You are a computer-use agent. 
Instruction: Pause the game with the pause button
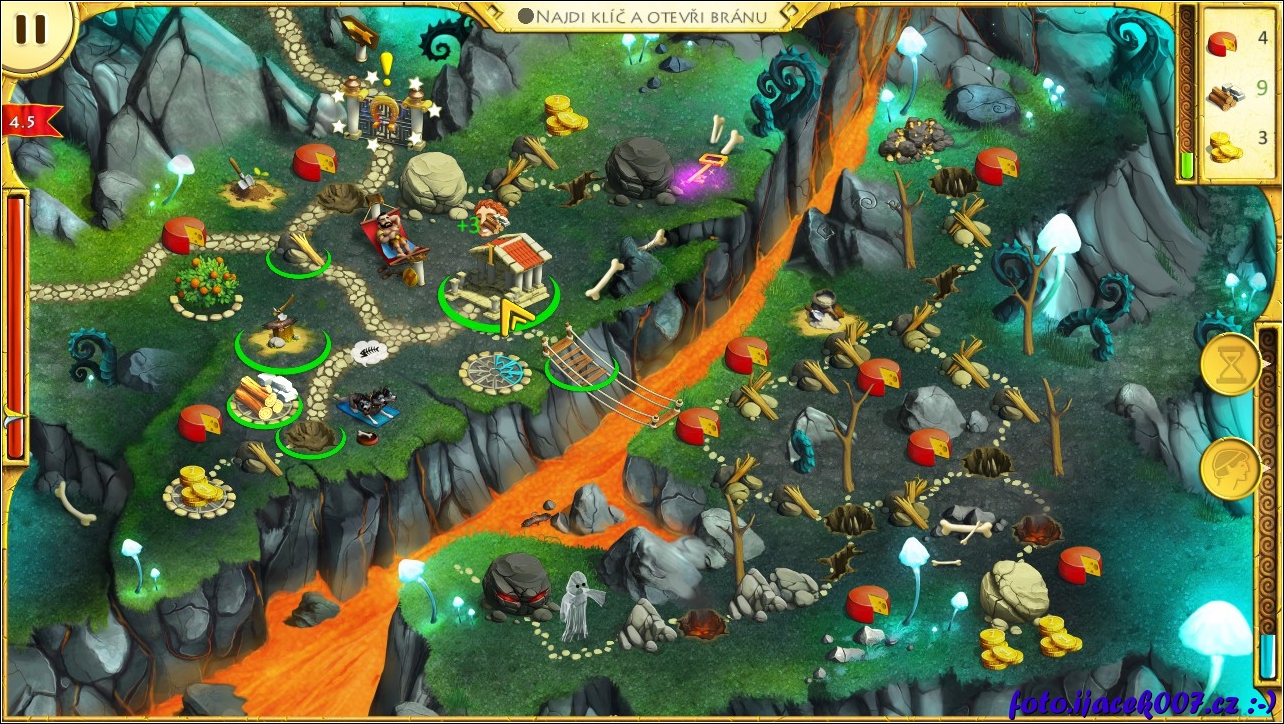tap(31, 30)
